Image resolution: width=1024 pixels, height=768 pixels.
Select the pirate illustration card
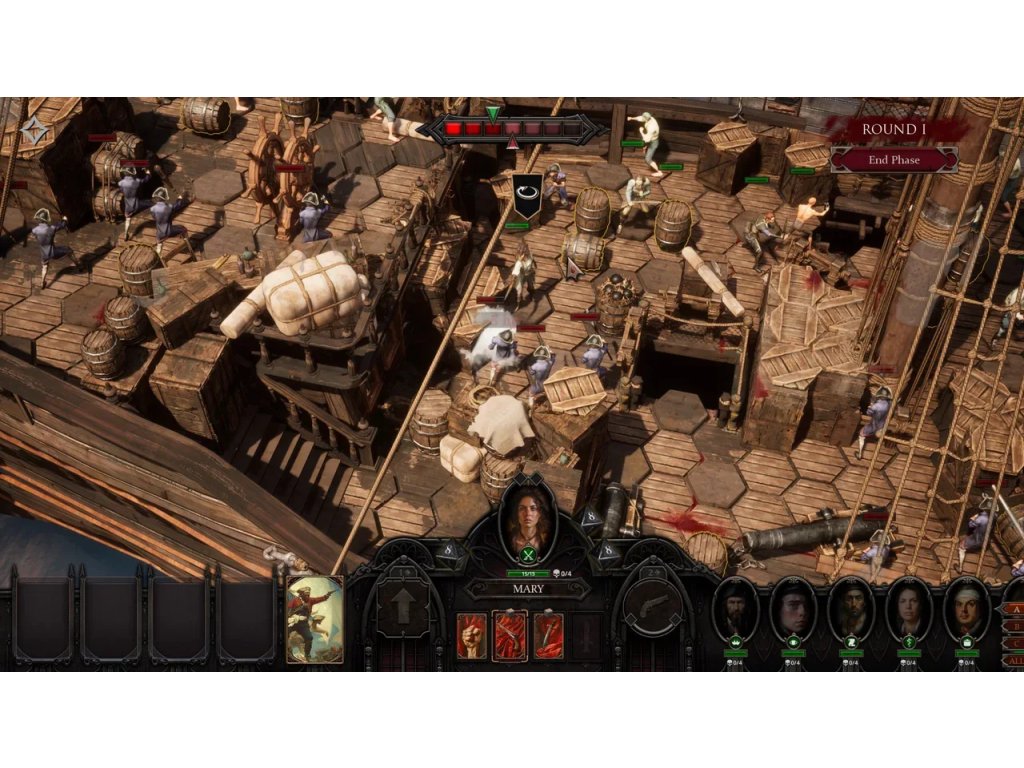tap(315, 619)
